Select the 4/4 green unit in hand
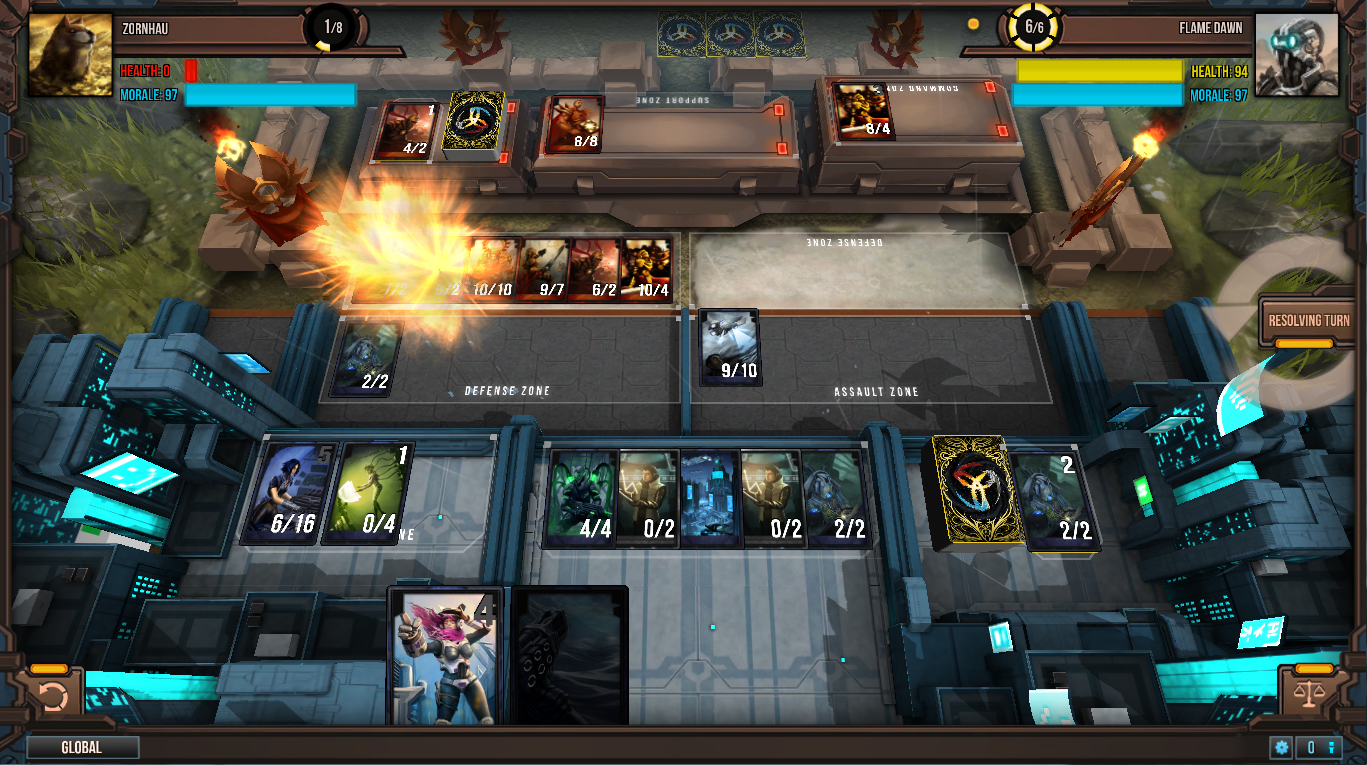The height and width of the screenshot is (765, 1367). tap(585, 497)
